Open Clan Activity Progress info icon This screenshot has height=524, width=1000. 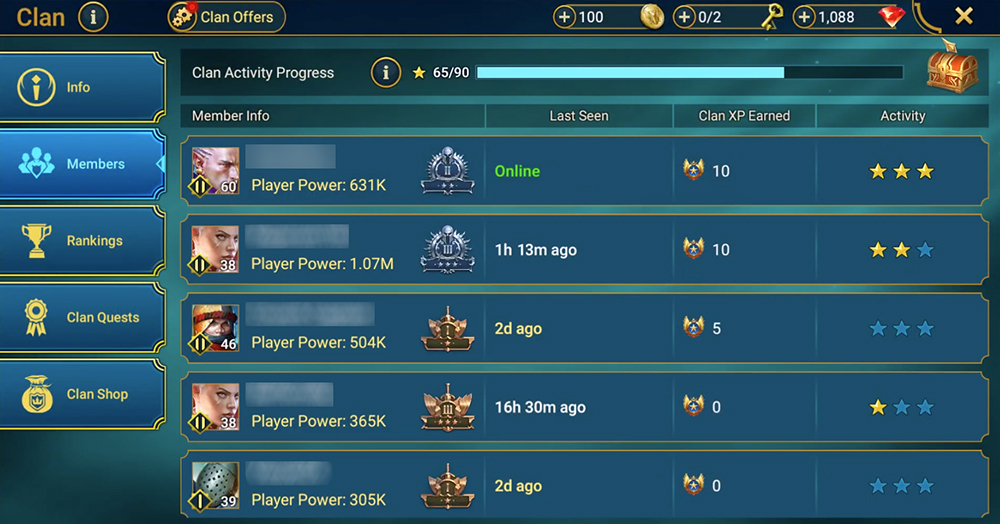click(x=386, y=73)
